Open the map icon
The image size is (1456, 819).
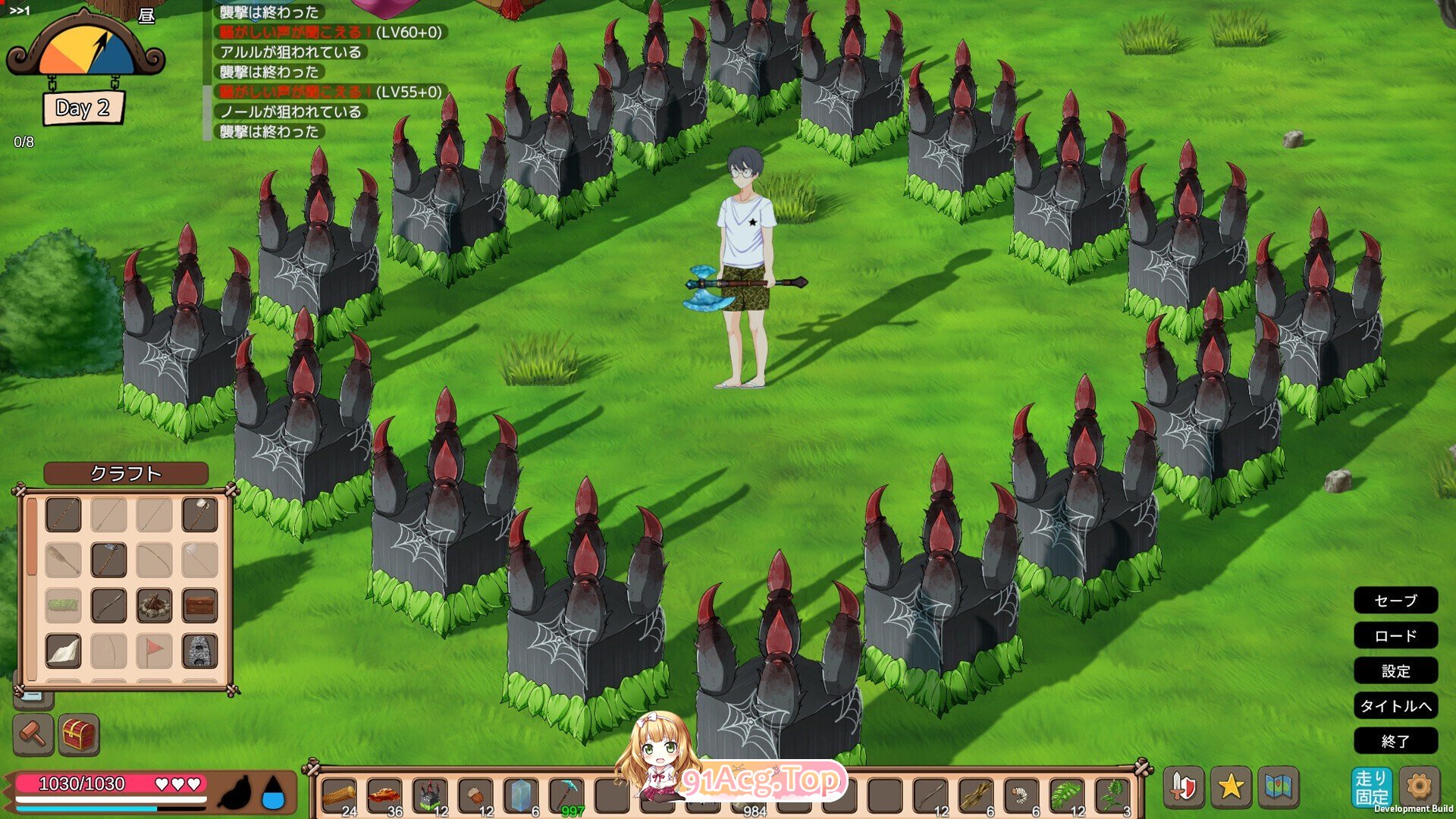pyautogui.click(x=1279, y=787)
